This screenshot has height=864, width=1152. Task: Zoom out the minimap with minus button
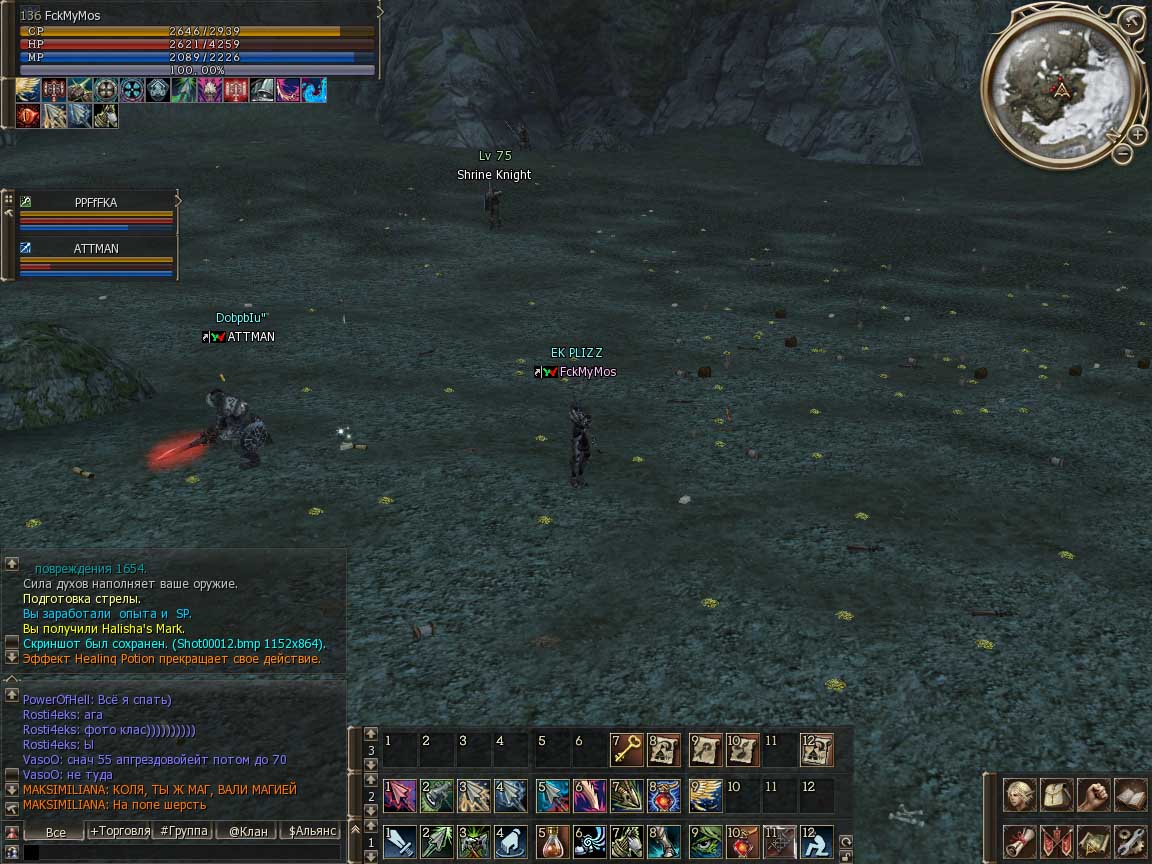click(1123, 154)
